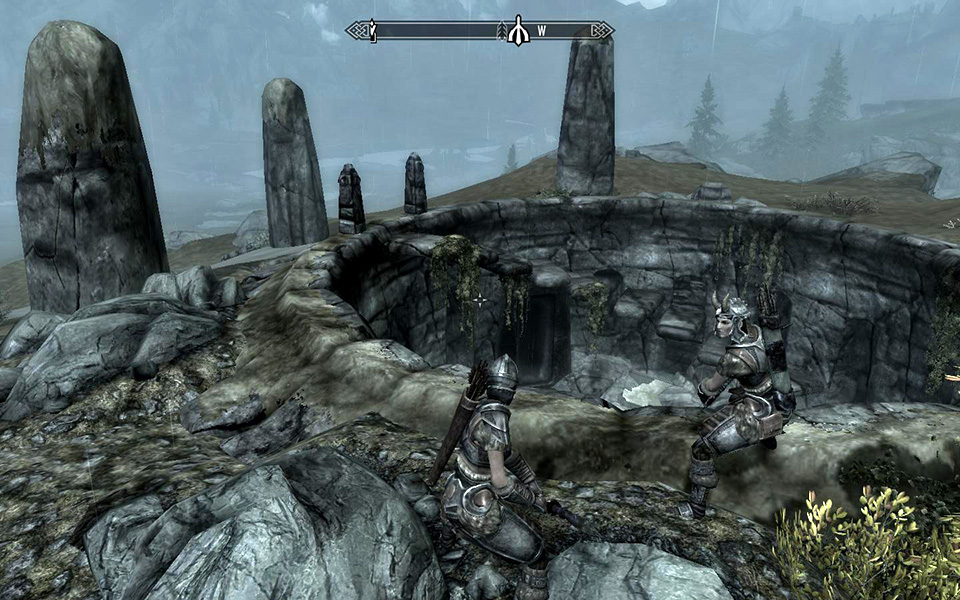Click the white location marker on the compass
The image size is (960, 600).
pyautogui.click(x=518, y=31)
